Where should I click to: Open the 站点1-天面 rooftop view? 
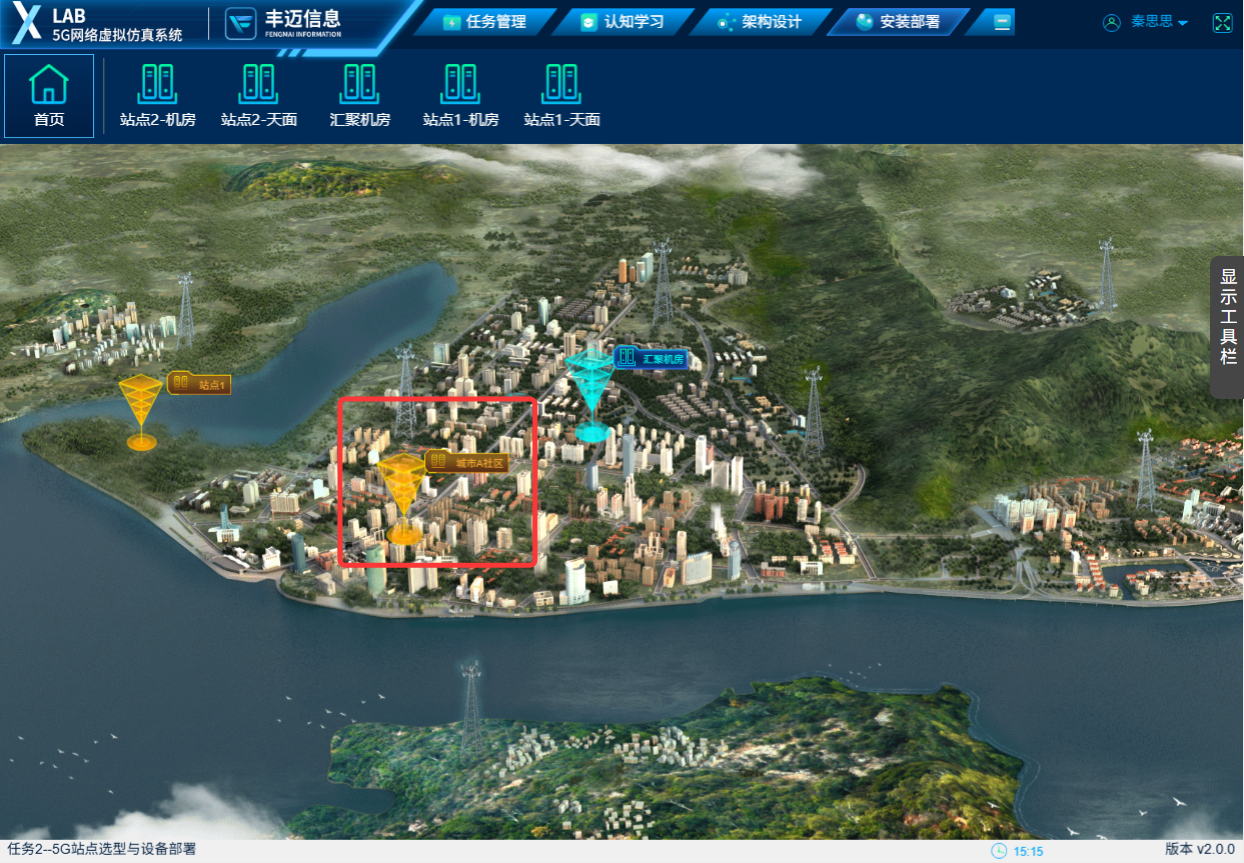tap(562, 96)
